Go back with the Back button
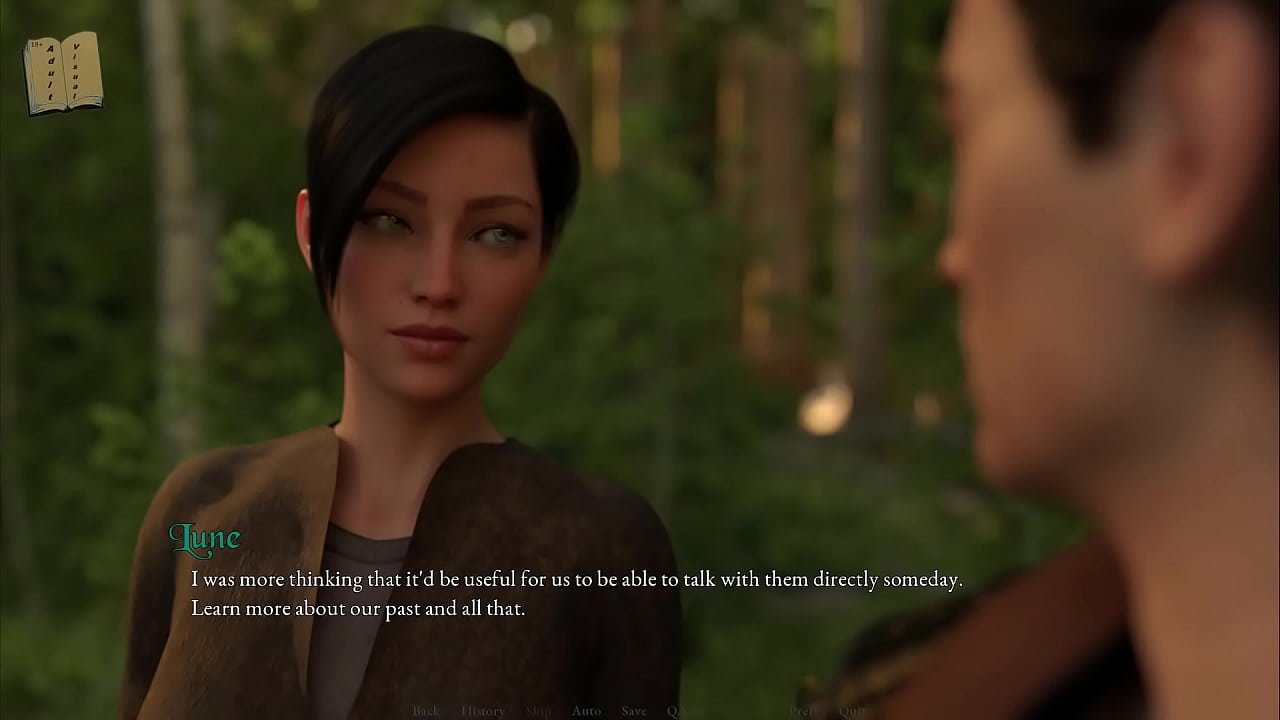The width and height of the screenshot is (1280, 720). 426,711
